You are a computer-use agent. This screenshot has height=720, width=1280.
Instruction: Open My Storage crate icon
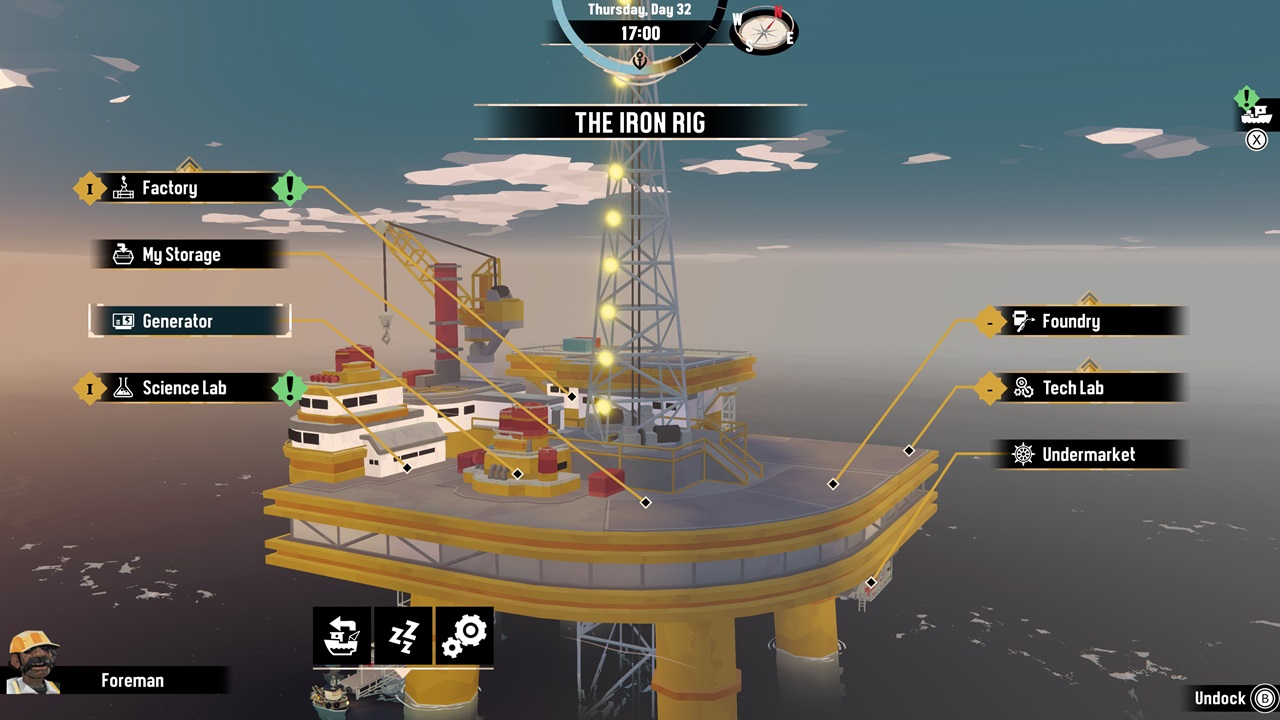click(x=123, y=254)
